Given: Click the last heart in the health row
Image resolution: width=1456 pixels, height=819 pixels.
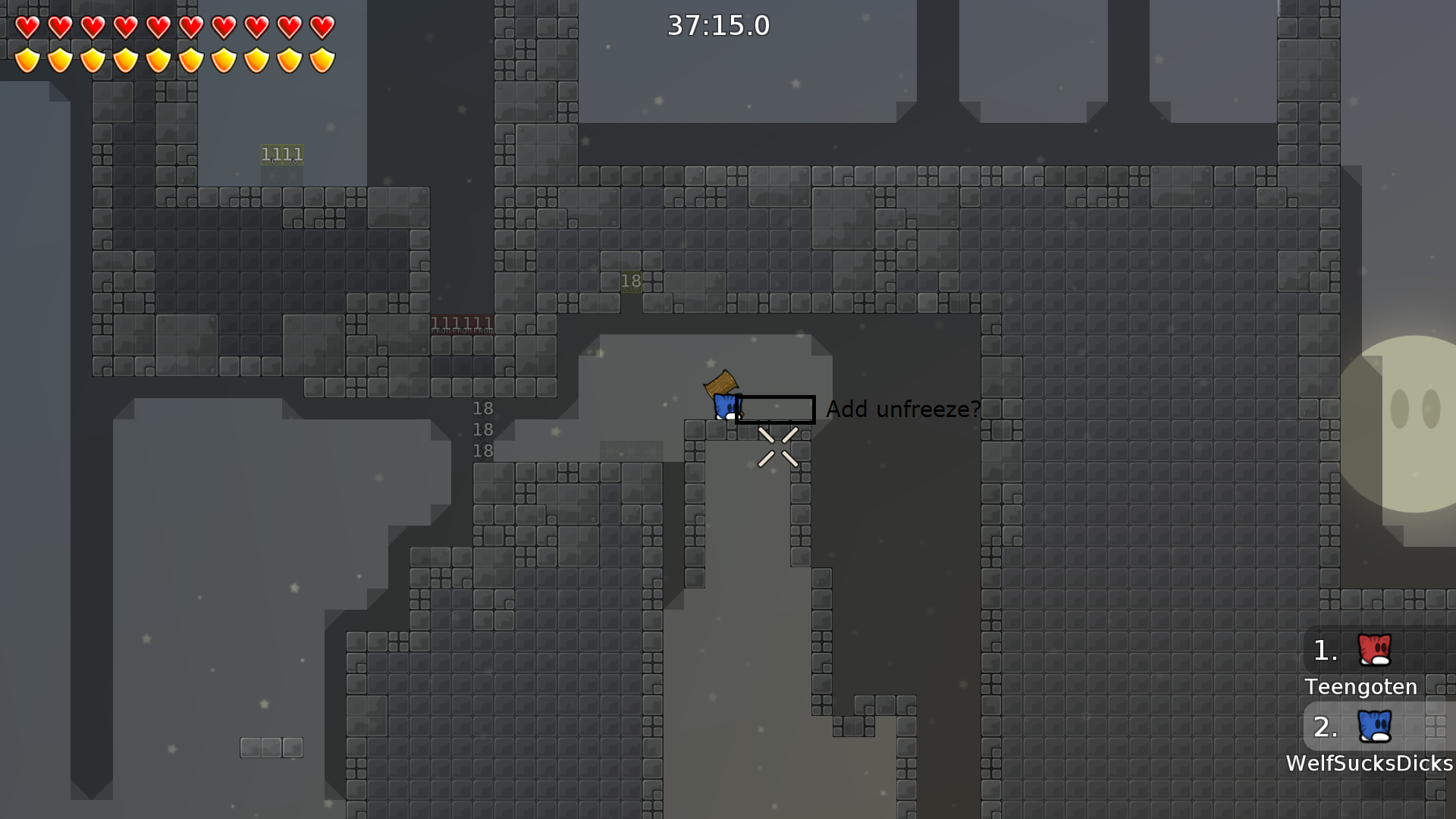Looking at the screenshot, I should (322, 27).
